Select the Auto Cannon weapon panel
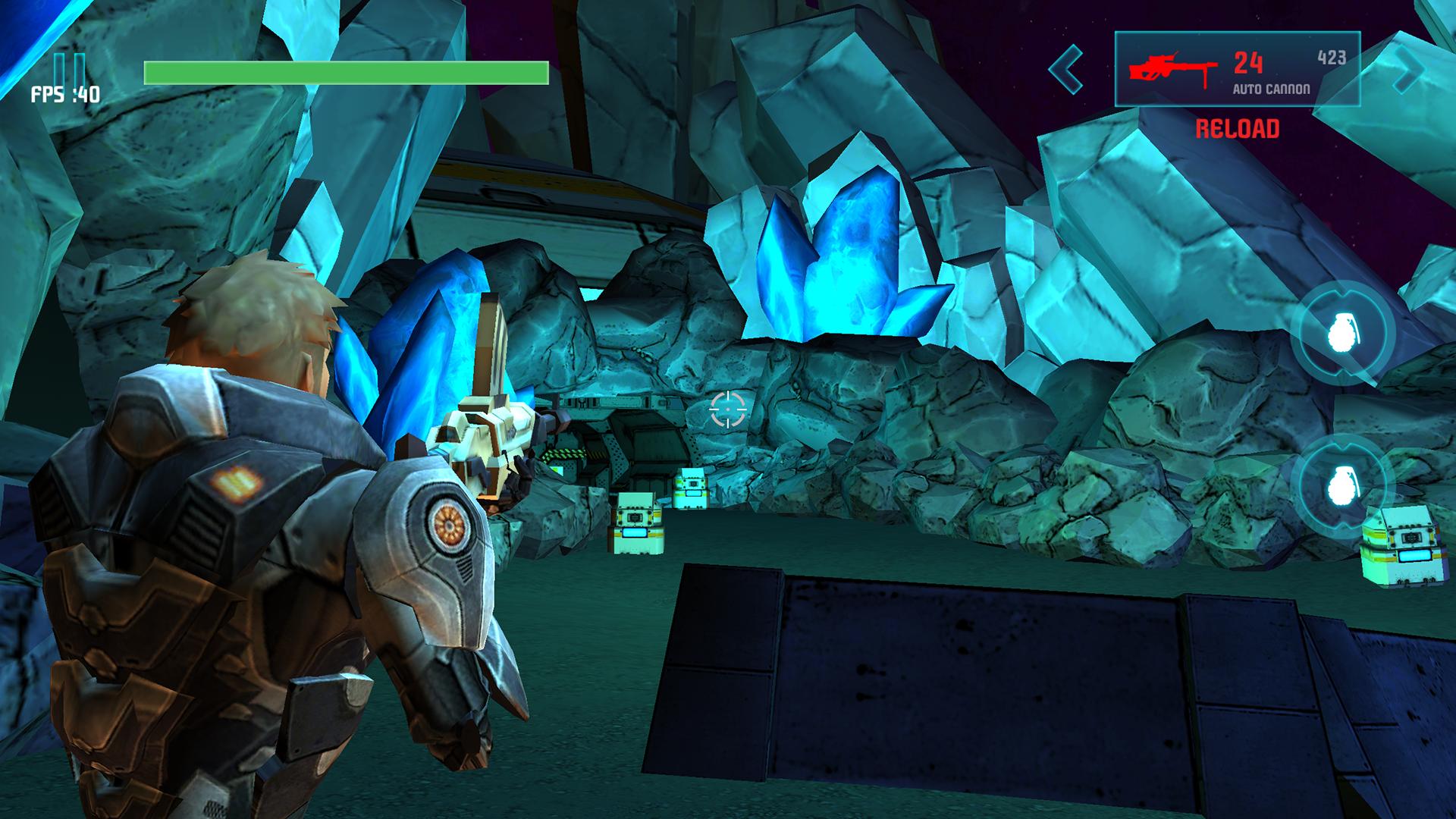This screenshot has height=819, width=1456. (1237, 70)
